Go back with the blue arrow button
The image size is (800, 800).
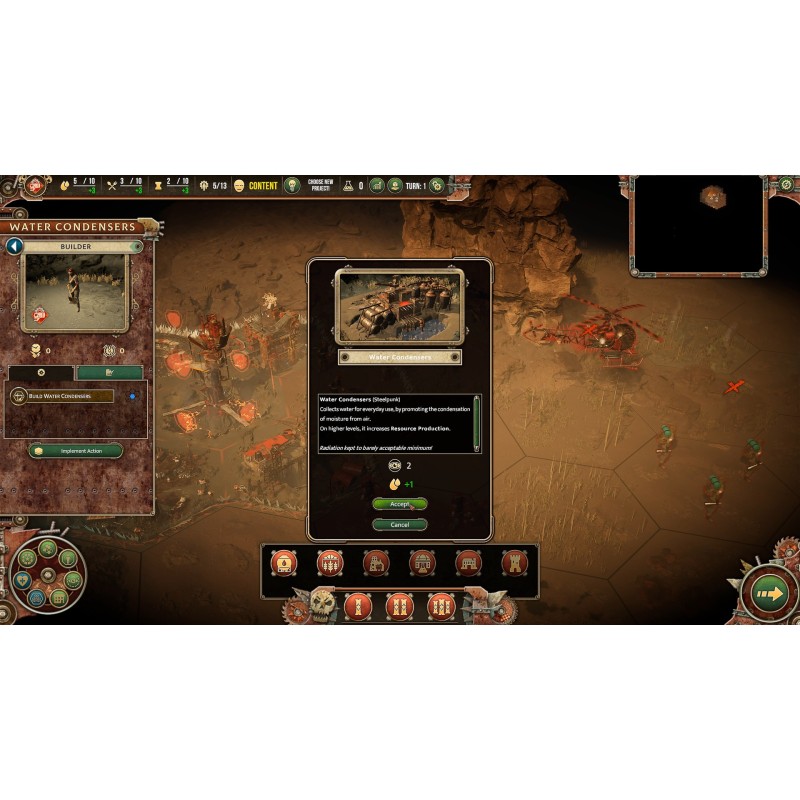14,246
